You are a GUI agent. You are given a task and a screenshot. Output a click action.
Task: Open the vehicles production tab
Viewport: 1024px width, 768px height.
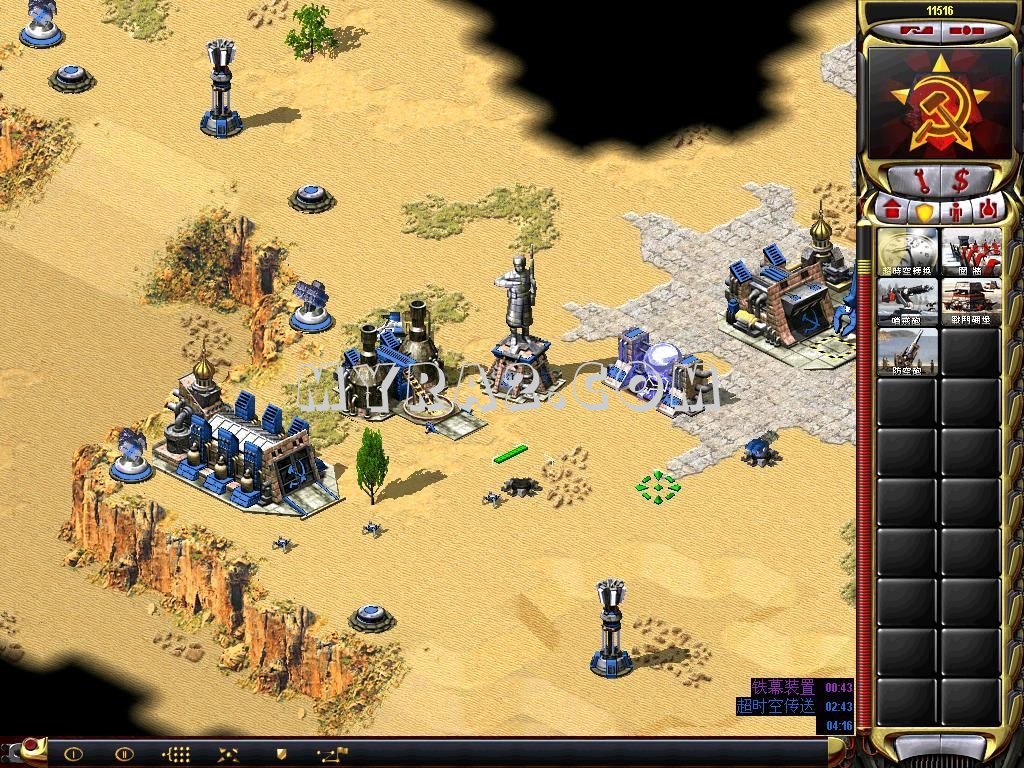(x=988, y=211)
